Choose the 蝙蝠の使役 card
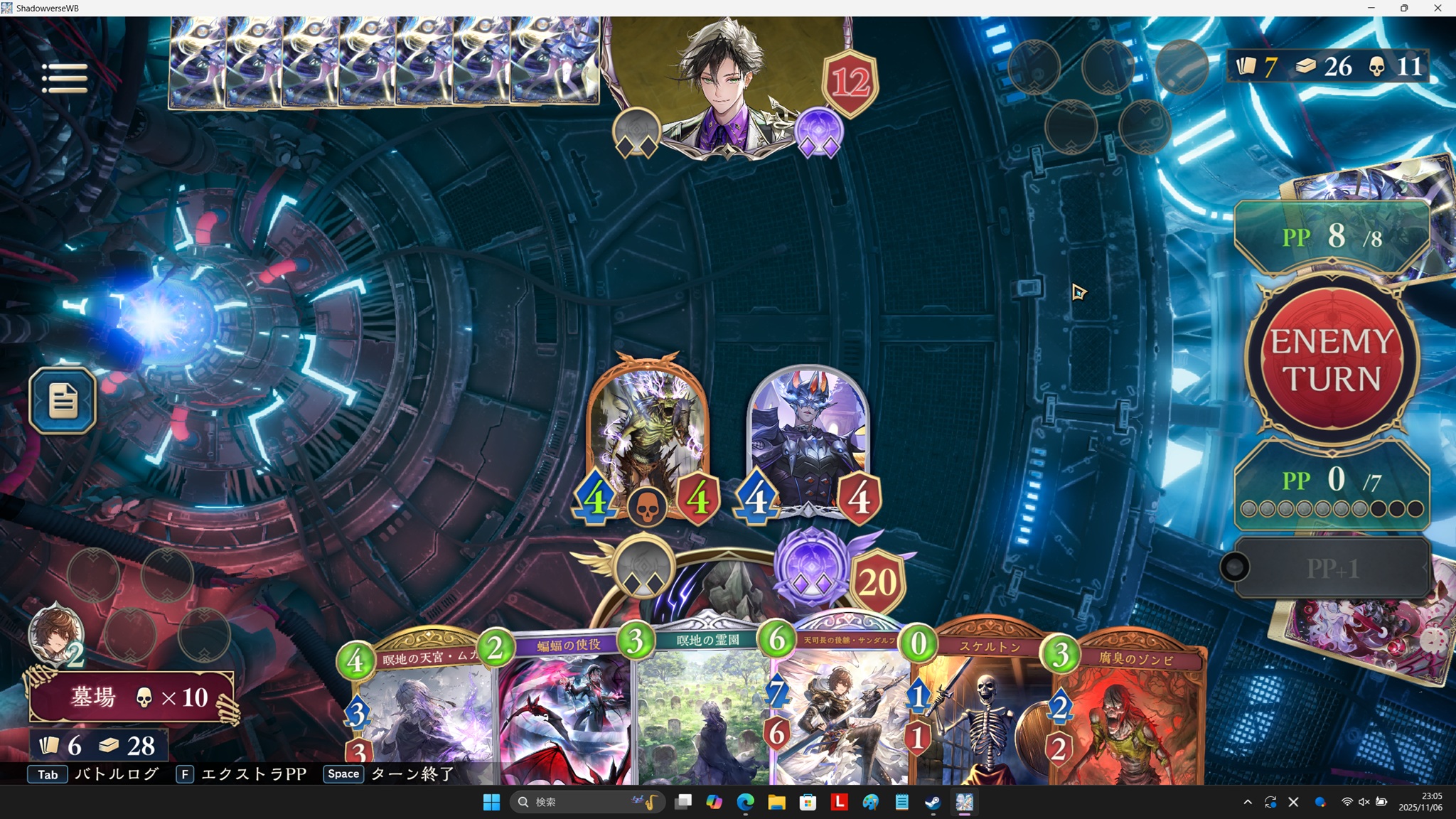1456x819 pixels. 565,711
